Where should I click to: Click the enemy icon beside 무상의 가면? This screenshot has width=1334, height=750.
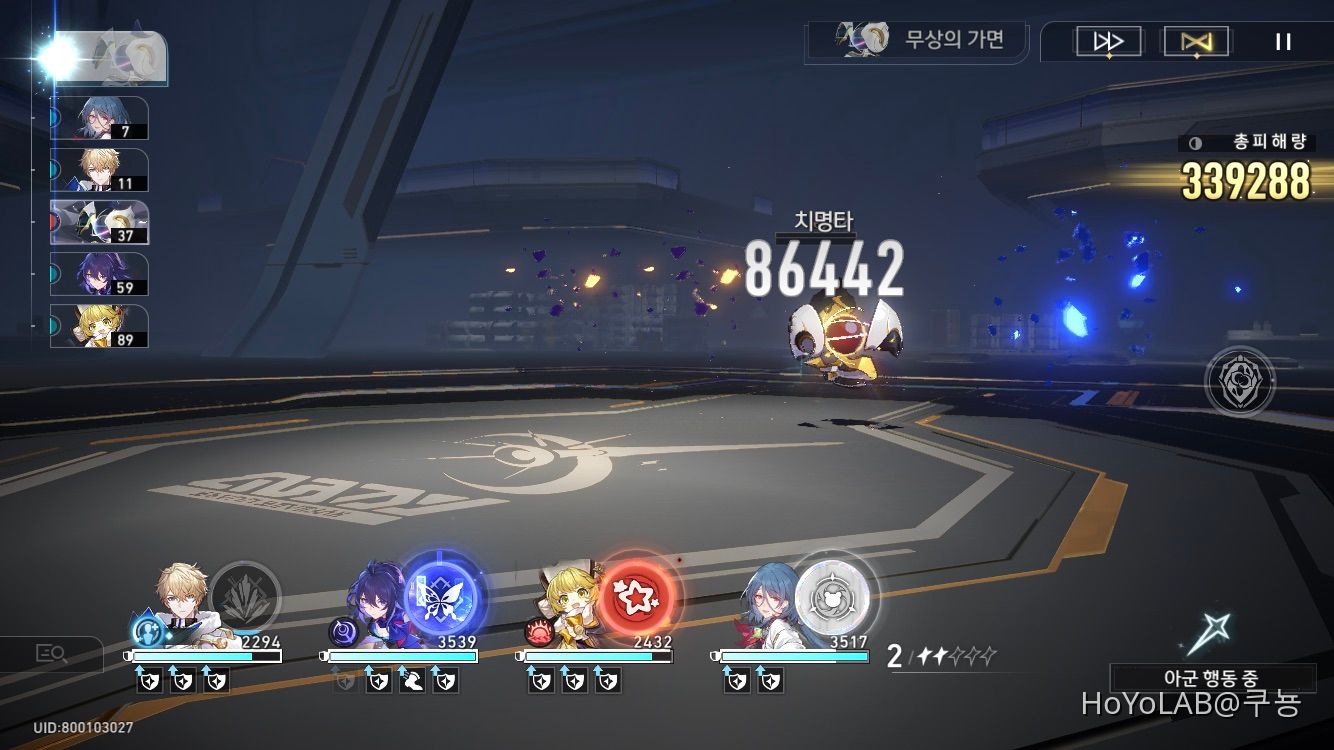pyautogui.click(x=866, y=38)
